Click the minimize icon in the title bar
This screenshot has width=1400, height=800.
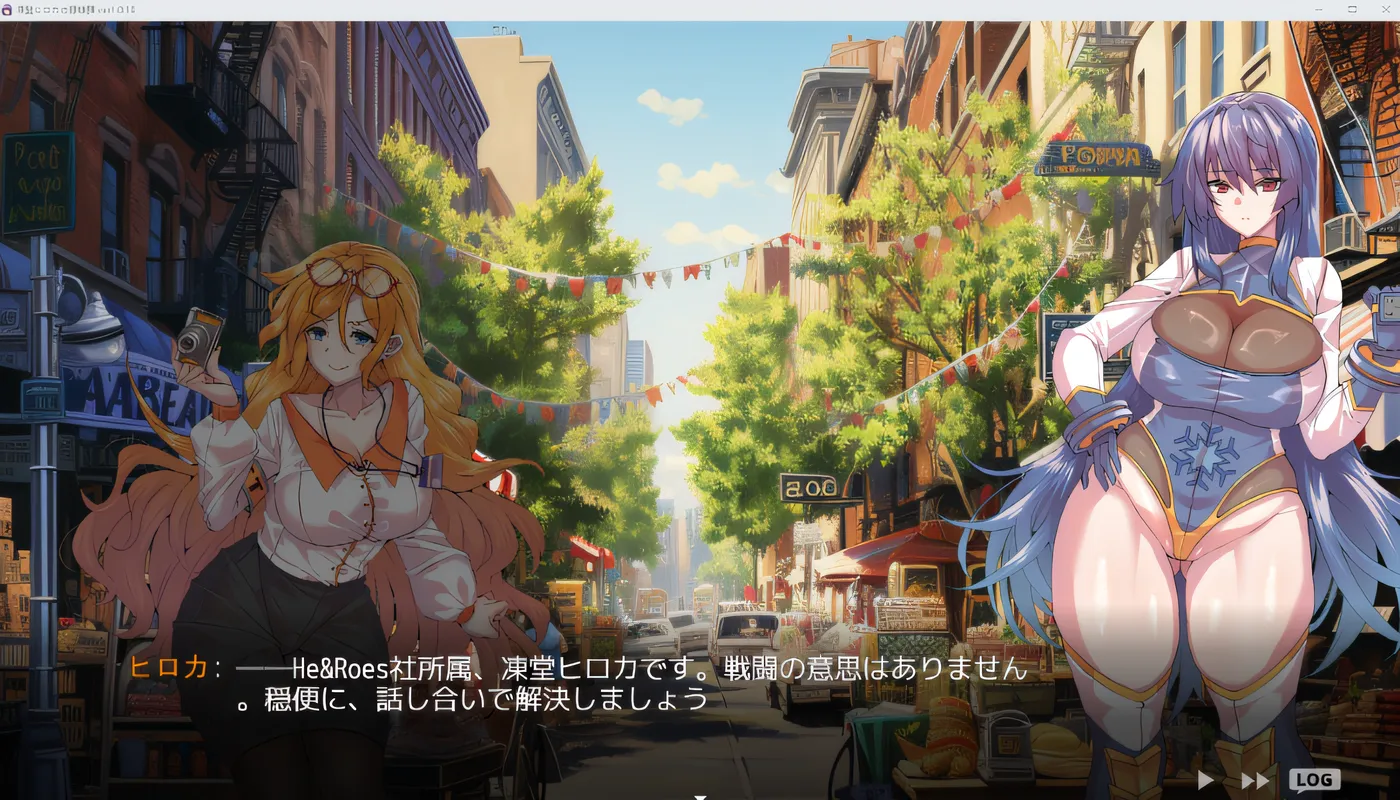[1318, 9]
